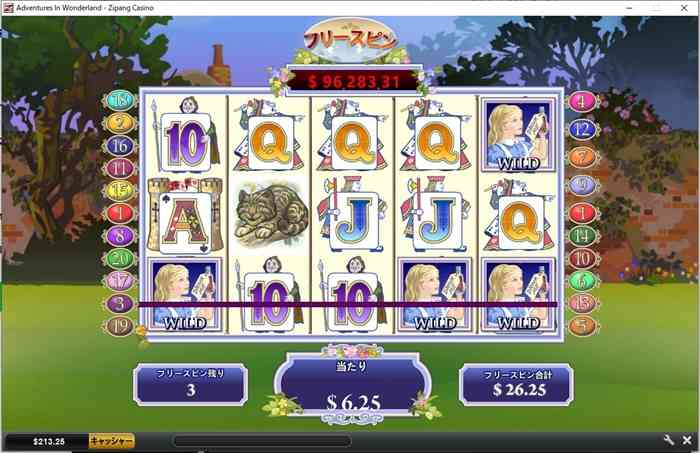Choose payline number 3 marker
The image size is (700, 453).
[x=120, y=303]
